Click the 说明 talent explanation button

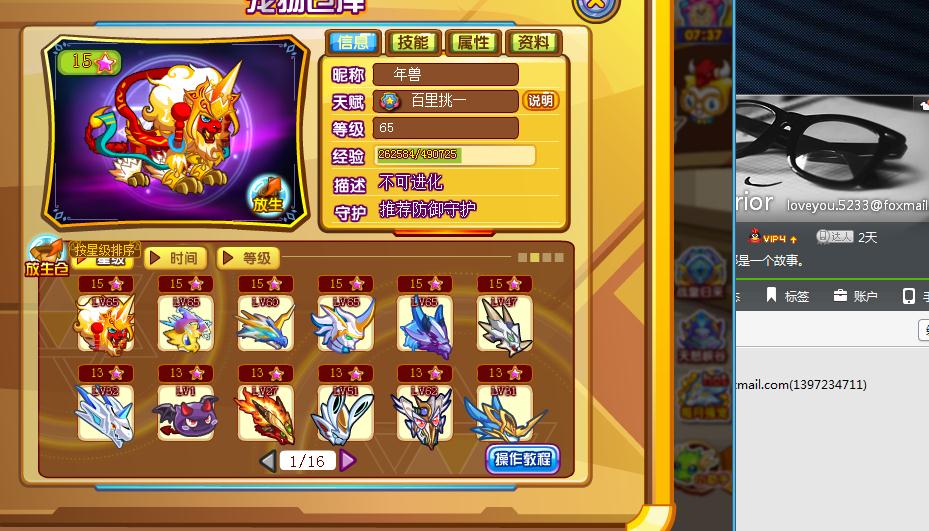point(540,101)
